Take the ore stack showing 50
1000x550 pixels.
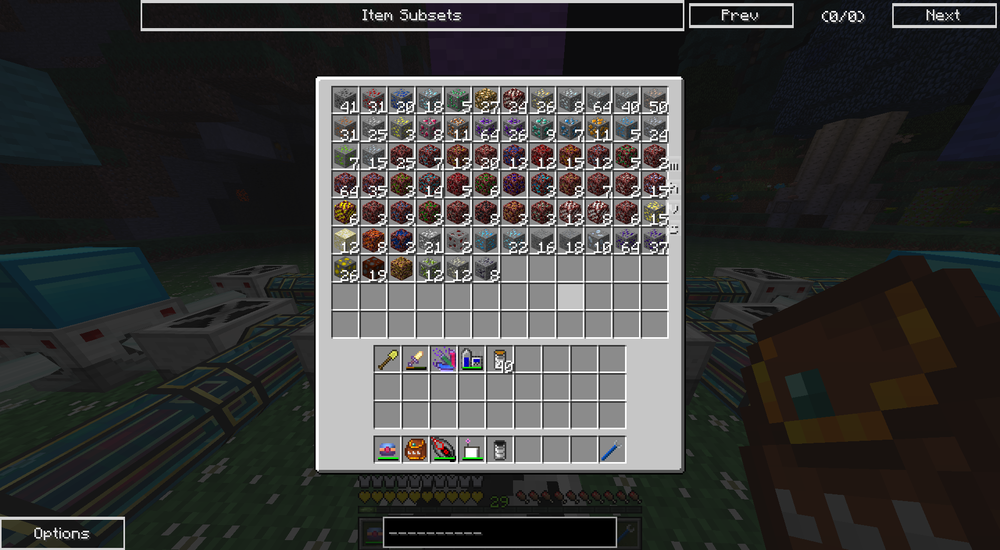(x=654, y=100)
